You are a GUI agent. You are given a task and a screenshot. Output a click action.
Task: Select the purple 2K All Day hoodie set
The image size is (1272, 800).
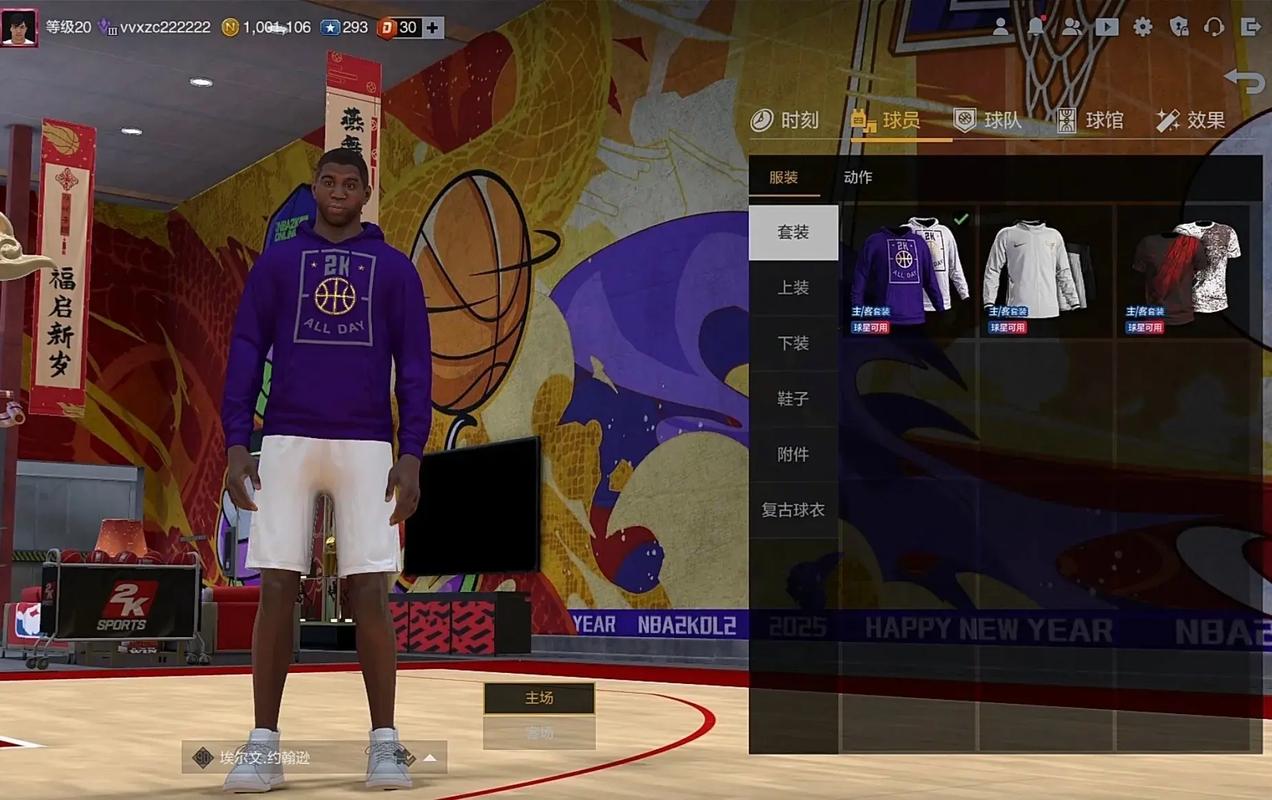click(909, 271)
